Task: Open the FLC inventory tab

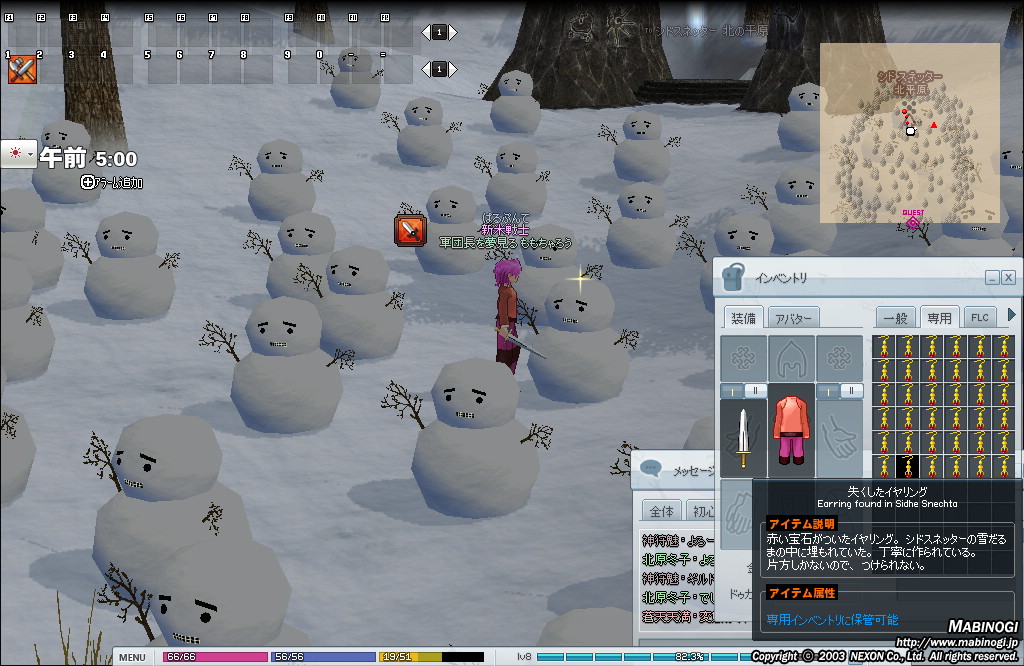Action: click(x=979, y=317)
